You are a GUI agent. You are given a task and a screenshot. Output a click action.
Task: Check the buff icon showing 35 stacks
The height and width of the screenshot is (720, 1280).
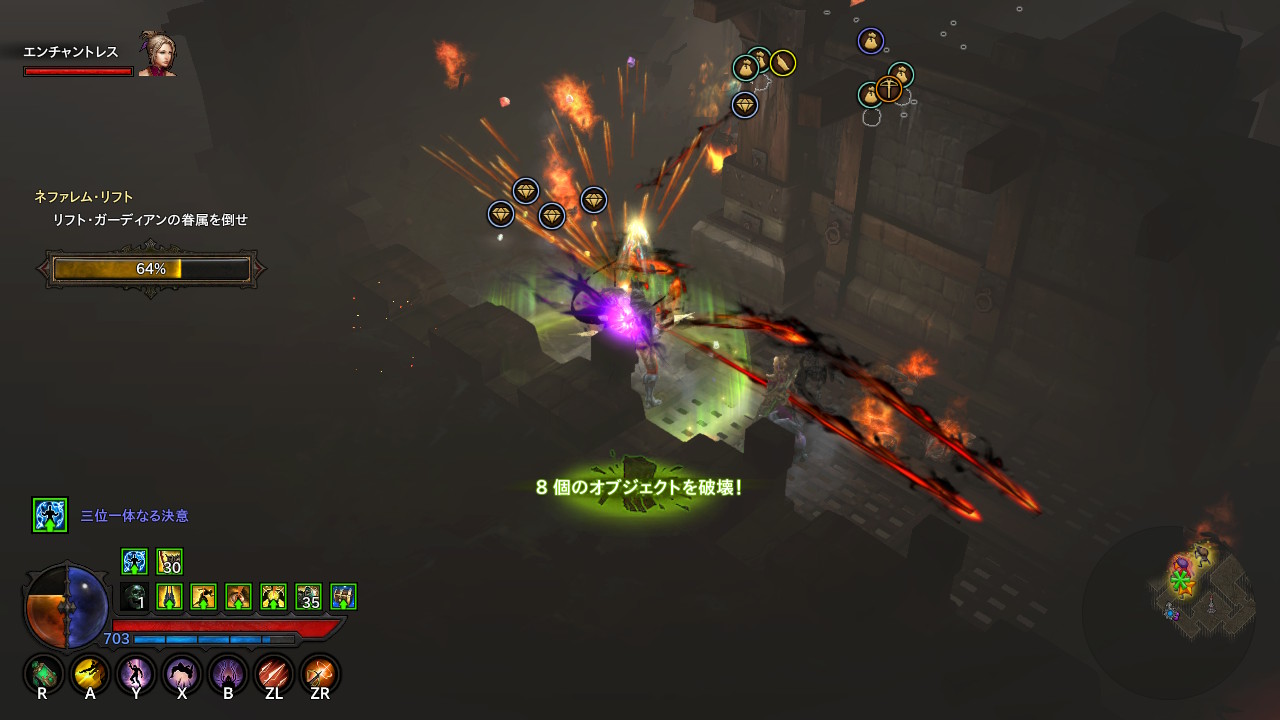pos(308,597)
